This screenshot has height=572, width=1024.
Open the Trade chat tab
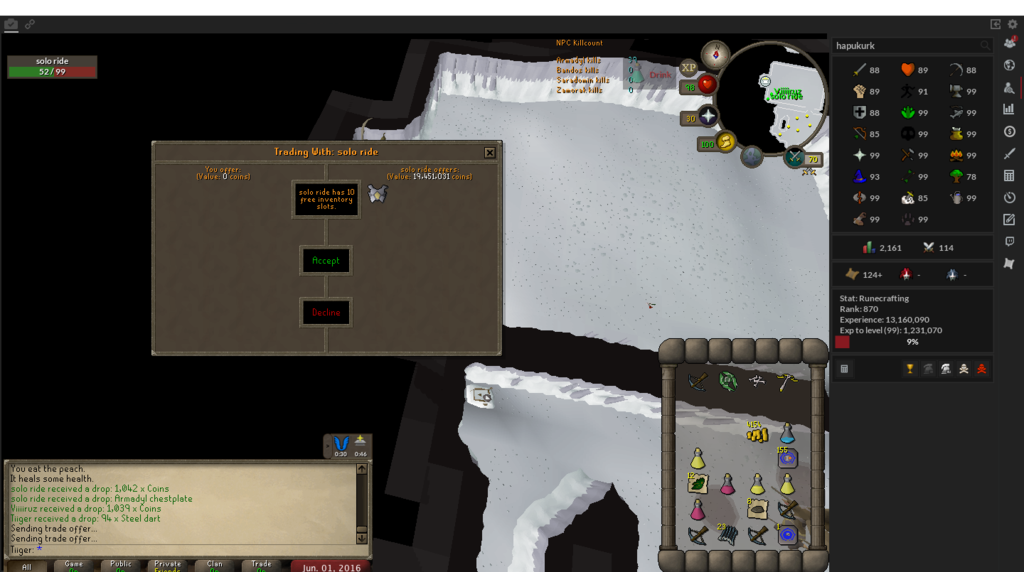pyautogui.click(x=261, y=566)
